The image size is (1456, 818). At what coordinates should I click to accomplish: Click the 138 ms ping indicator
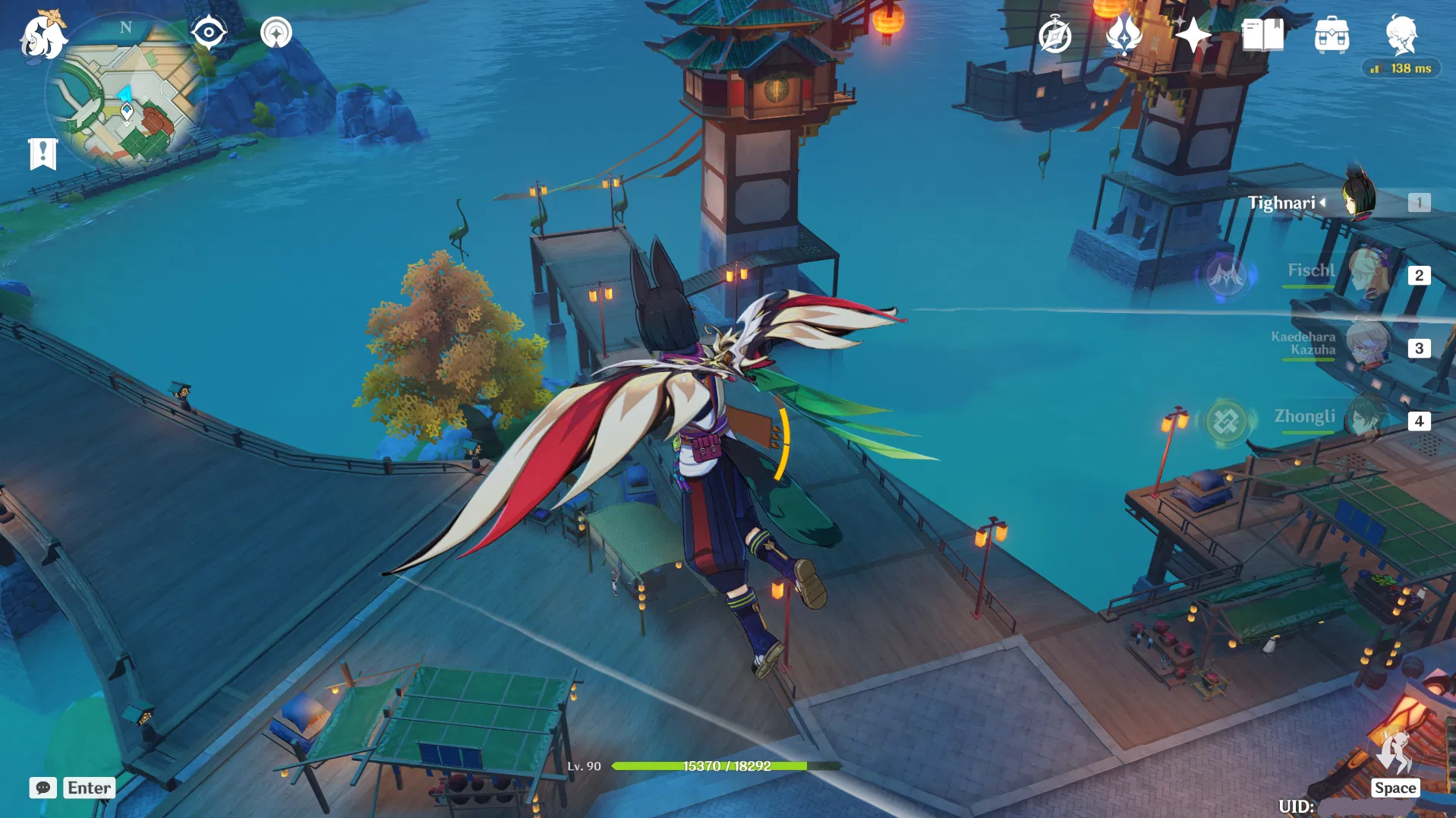pyautogui.click(x=1401, y=68)
